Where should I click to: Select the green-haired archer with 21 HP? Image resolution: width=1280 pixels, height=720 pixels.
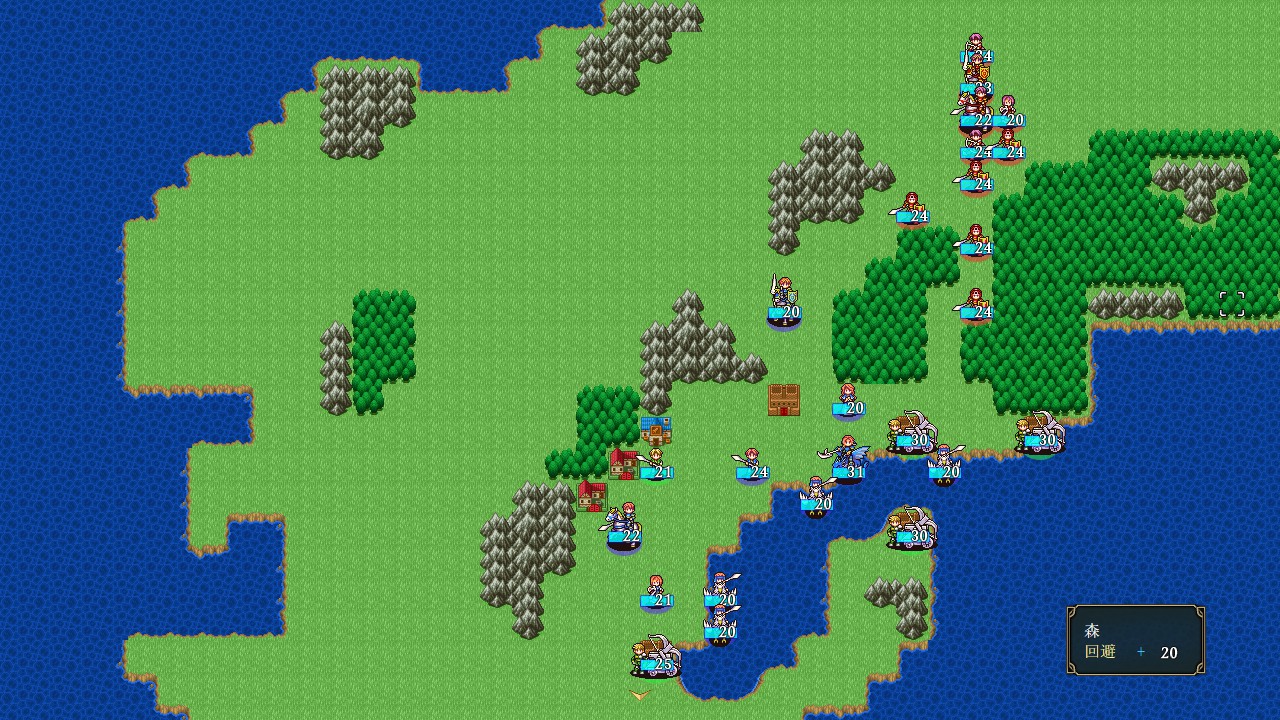(655, 457)
